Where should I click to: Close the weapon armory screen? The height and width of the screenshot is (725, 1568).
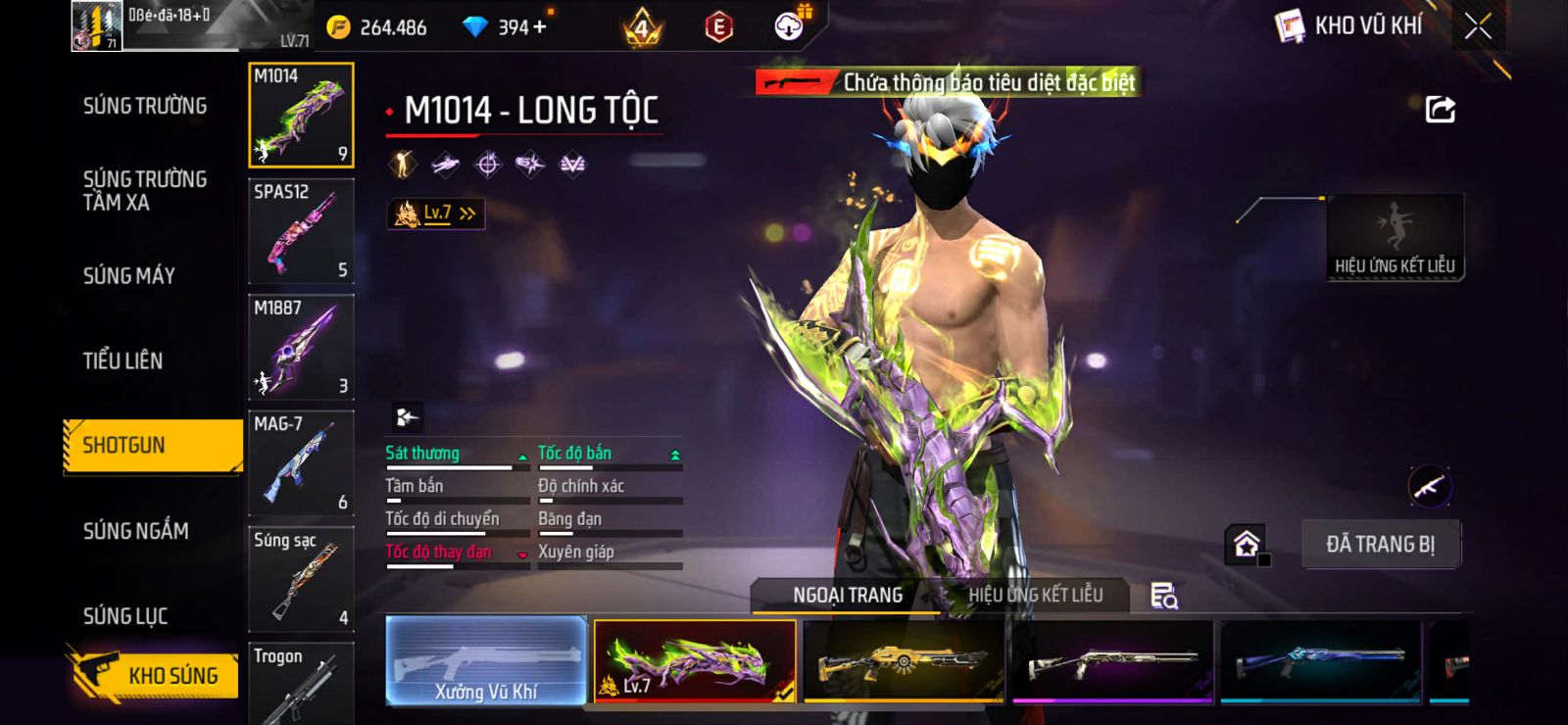pyautogui.click(x=1478, y=27)
